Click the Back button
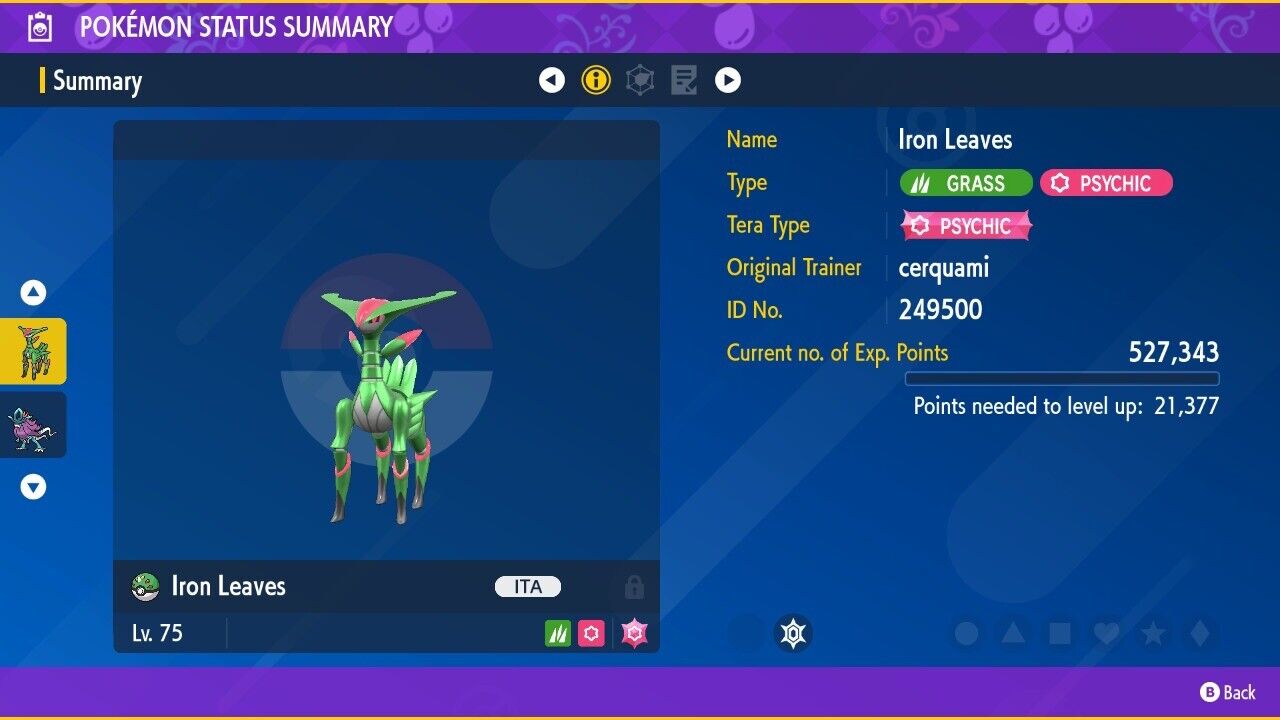Image resolution: width=1280 pixels, height=720 pixels. point(1228,692)
